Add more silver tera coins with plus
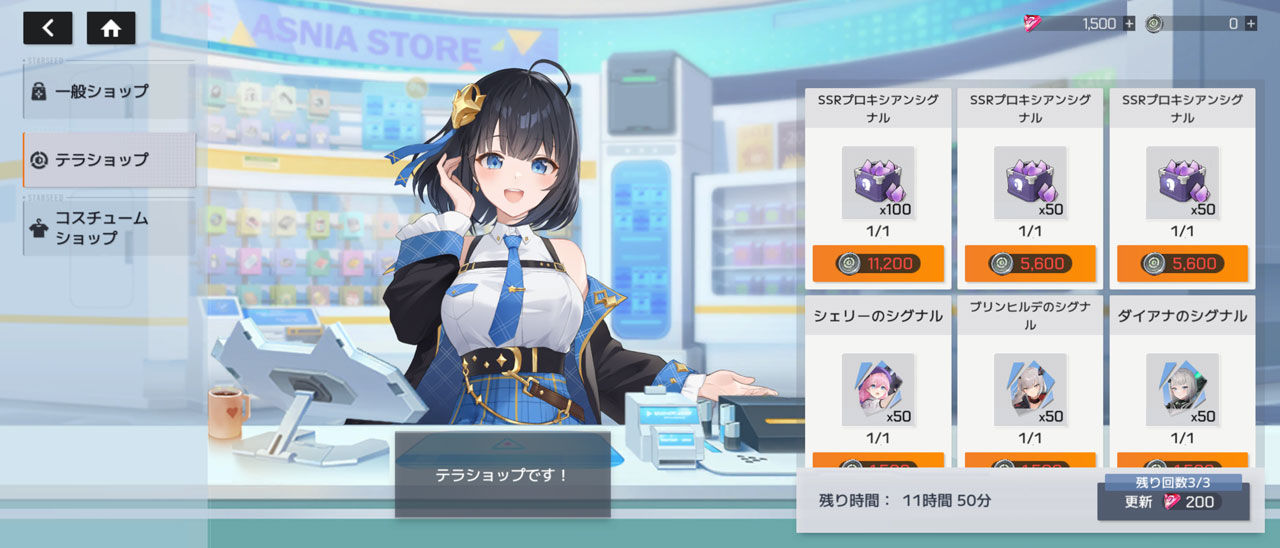Viewport: 1280px width, 548px height. [x=1251, y=23]
